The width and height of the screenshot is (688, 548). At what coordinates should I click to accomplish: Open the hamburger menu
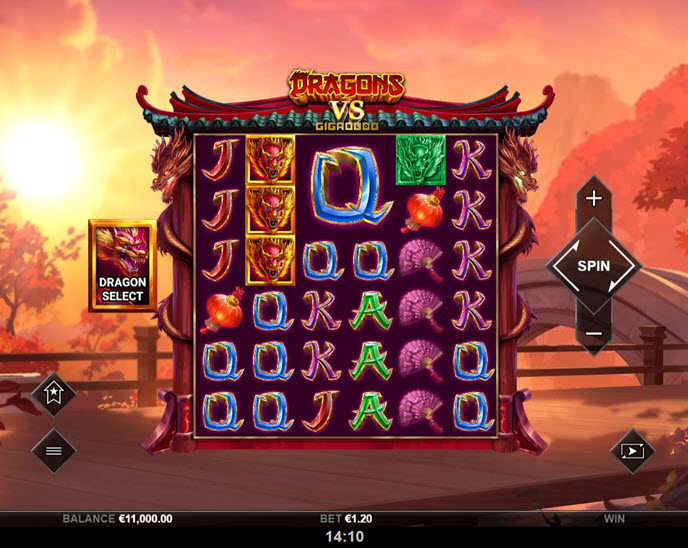tap(54, 450)
